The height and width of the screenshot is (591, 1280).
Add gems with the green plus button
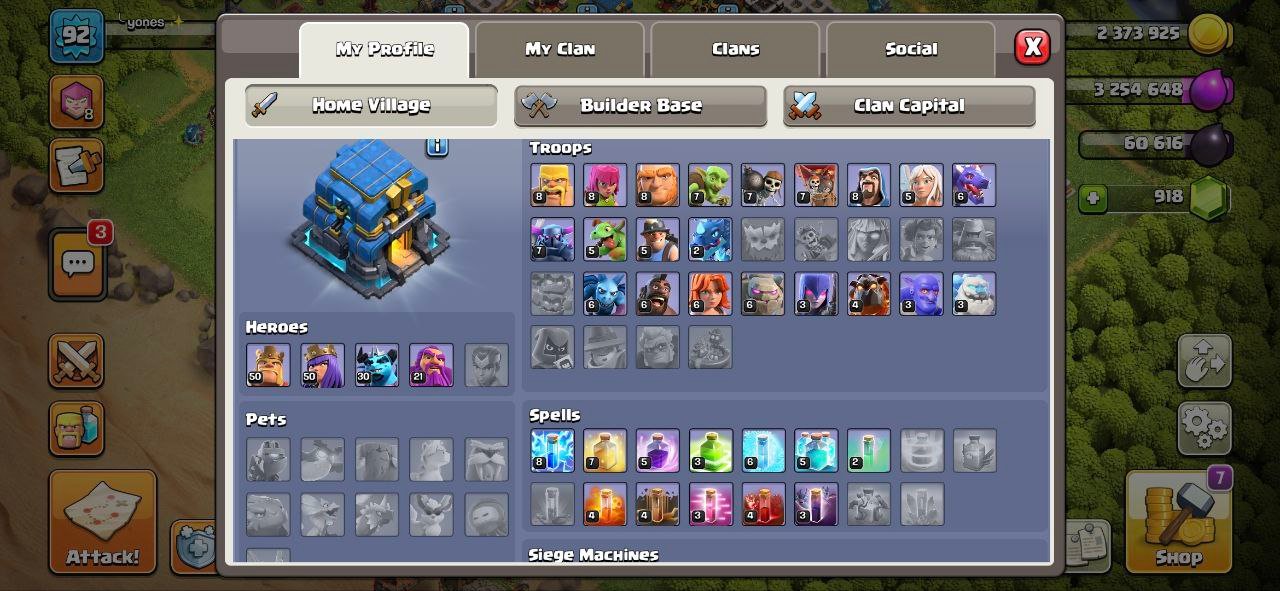1093,198
